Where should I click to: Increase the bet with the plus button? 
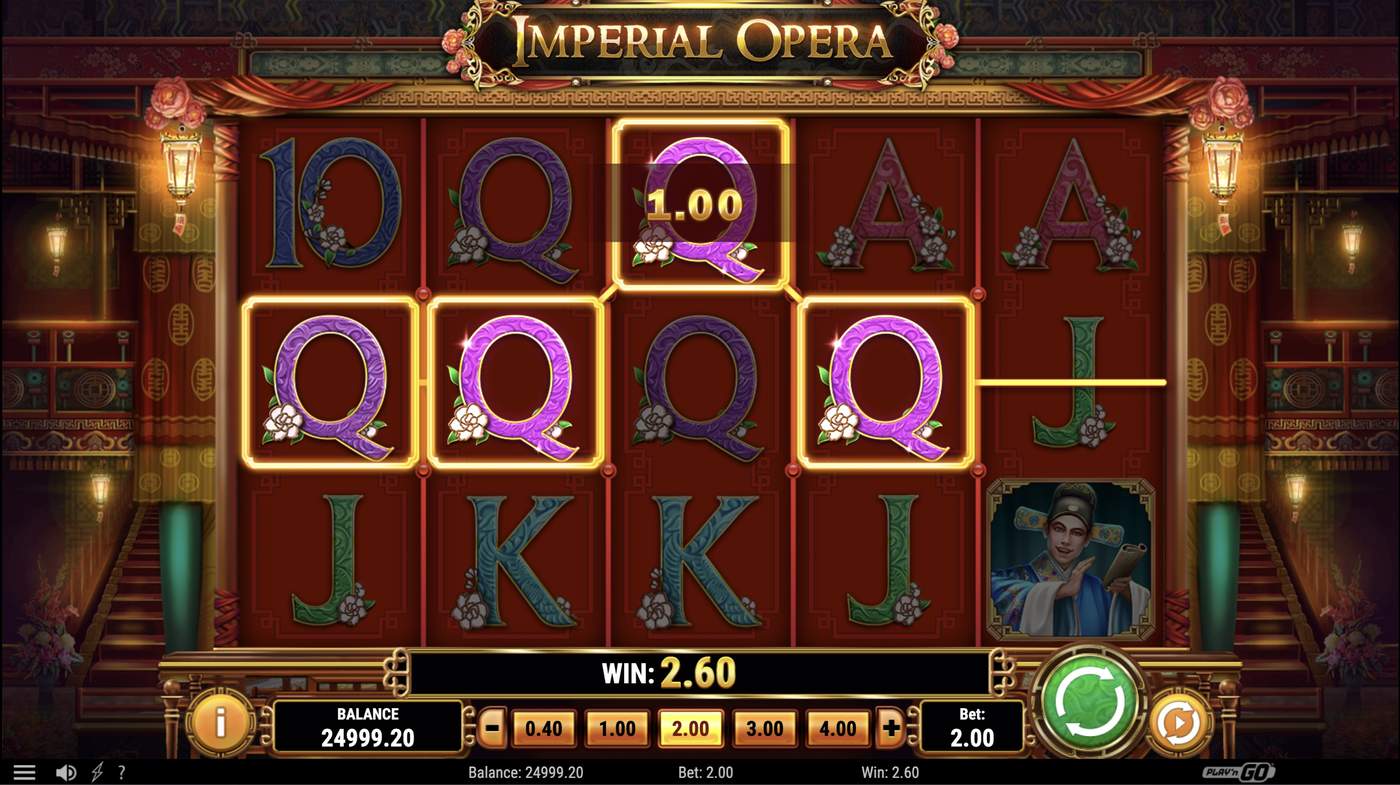point(889,727)
